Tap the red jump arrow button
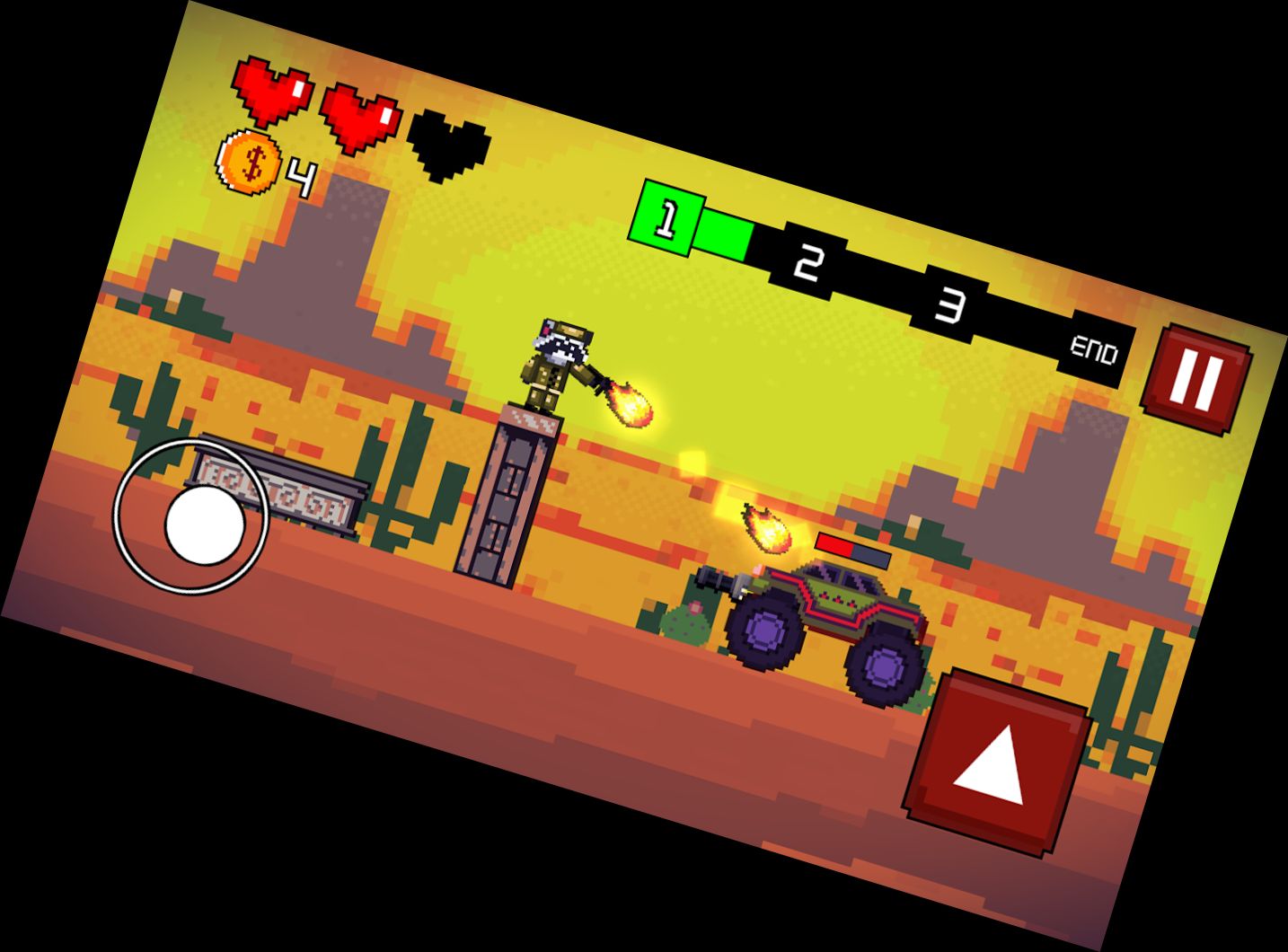 (x=998, y=763)
